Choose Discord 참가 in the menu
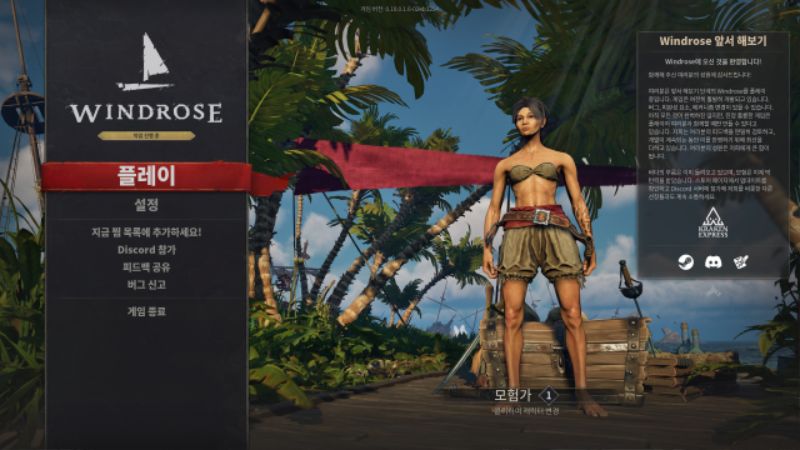The image size is (800, 450). click(146, 250)
